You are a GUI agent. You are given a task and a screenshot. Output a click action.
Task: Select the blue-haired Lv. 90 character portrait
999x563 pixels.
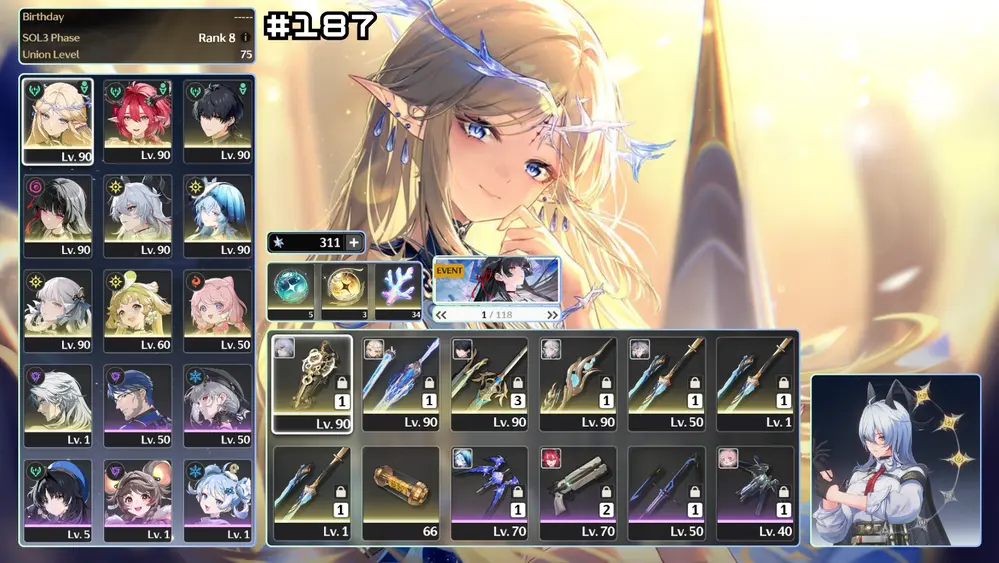217,216
